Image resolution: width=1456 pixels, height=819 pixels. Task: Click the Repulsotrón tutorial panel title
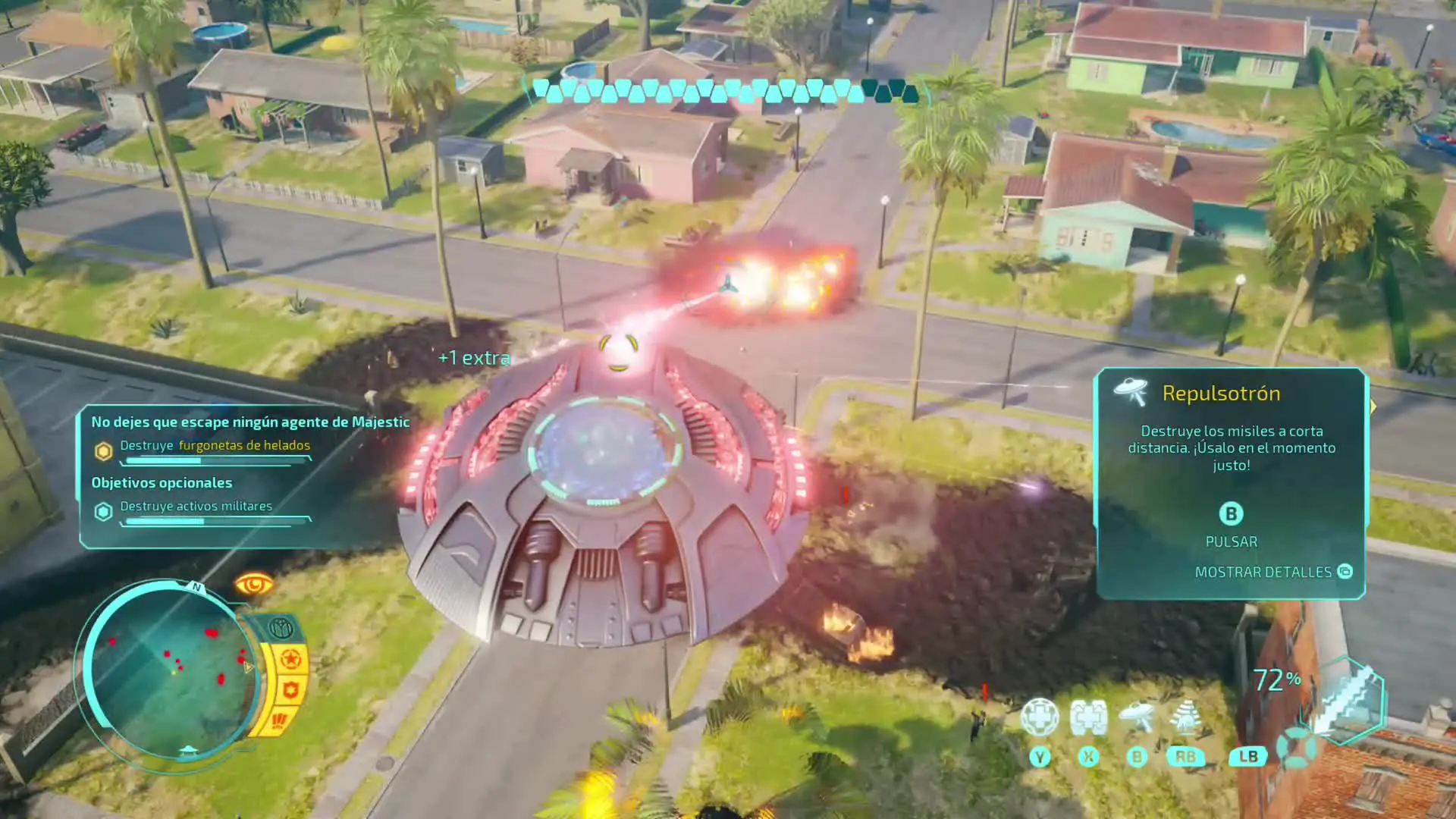[x=1221, y=394]
